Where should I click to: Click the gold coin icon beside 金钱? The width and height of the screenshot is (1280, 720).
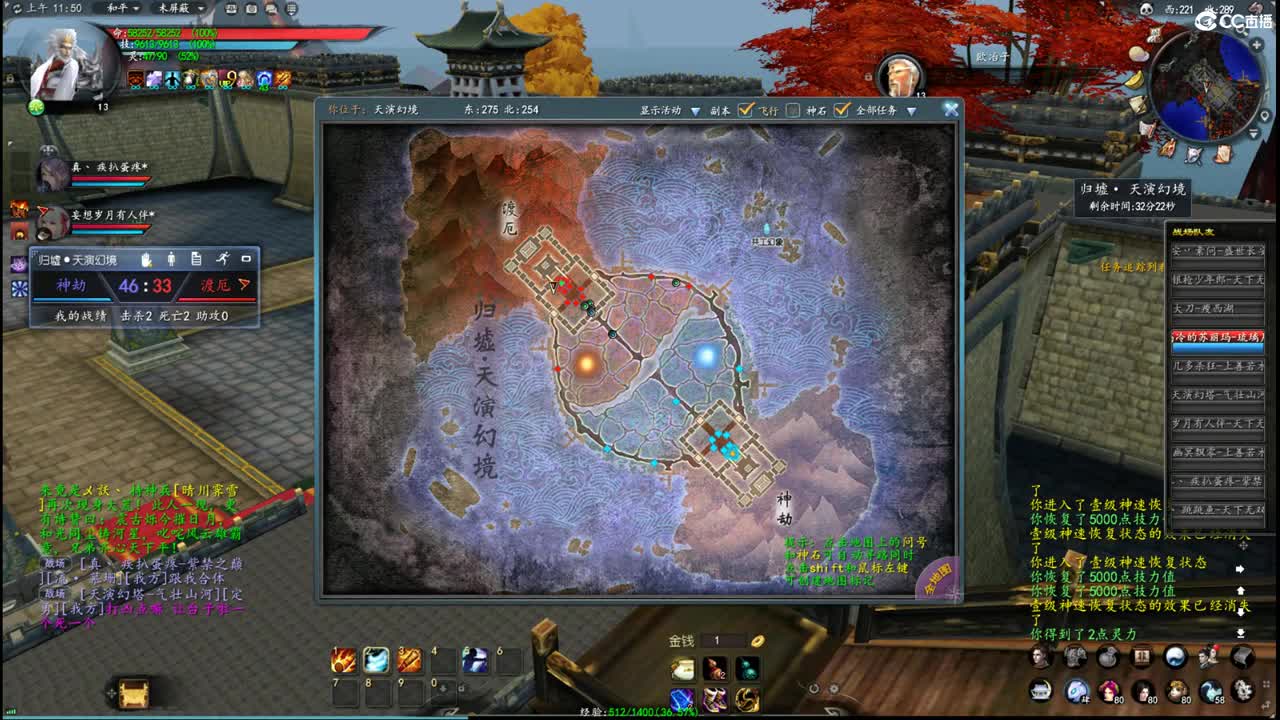pos(756,640)
